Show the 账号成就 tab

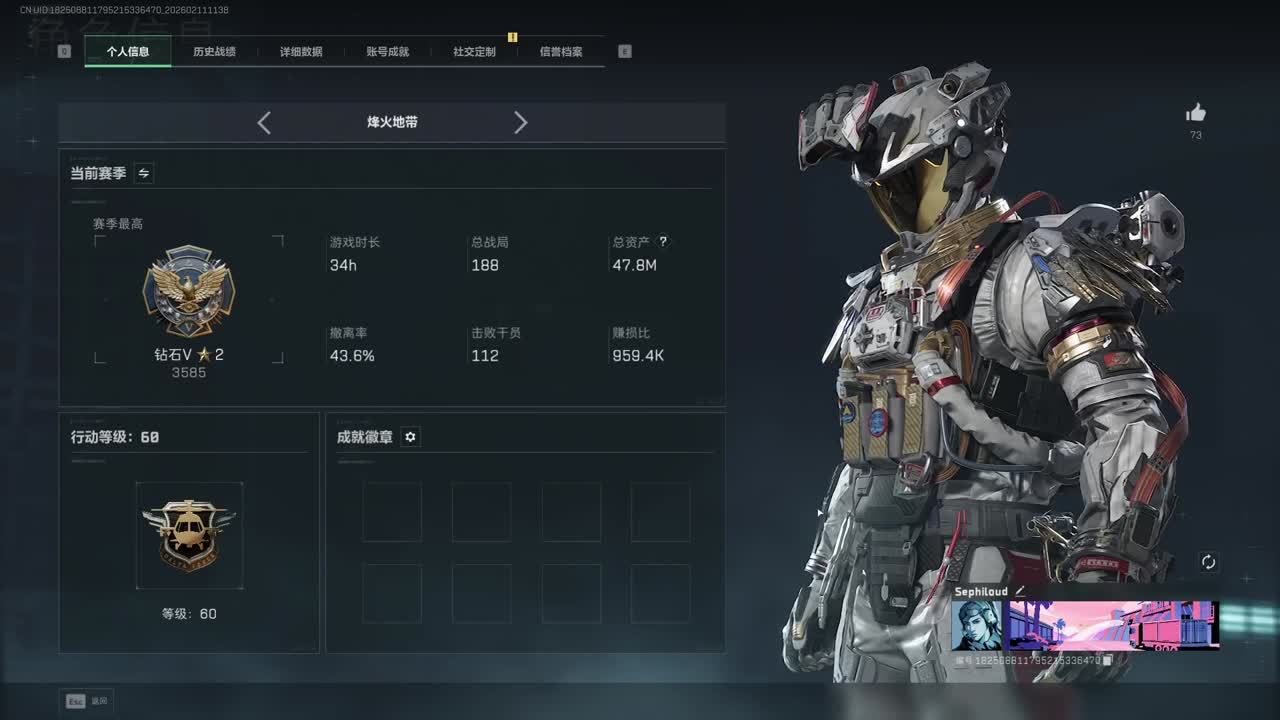[388, 51]
